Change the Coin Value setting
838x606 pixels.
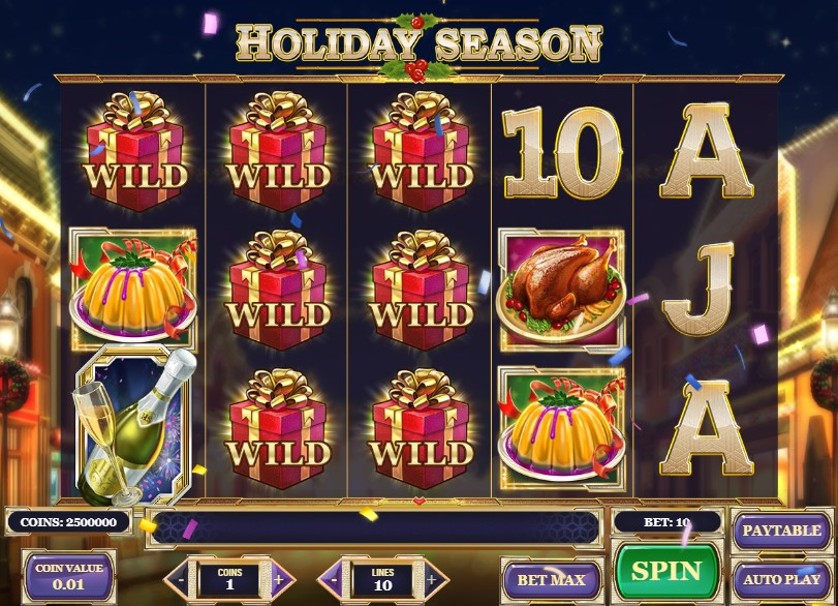[x=69, y=578]
